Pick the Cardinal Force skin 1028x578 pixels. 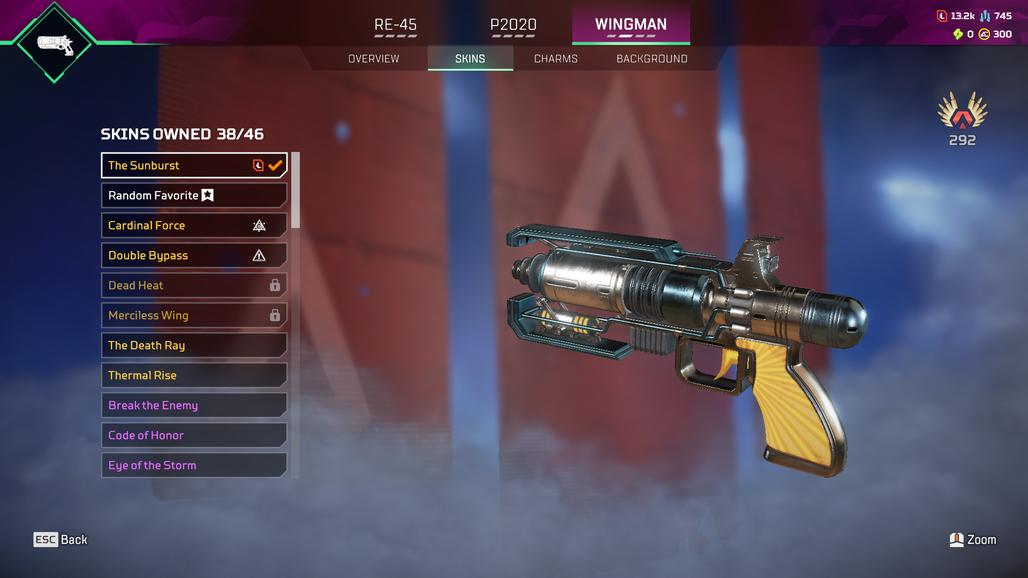click(x=194, y=225)
